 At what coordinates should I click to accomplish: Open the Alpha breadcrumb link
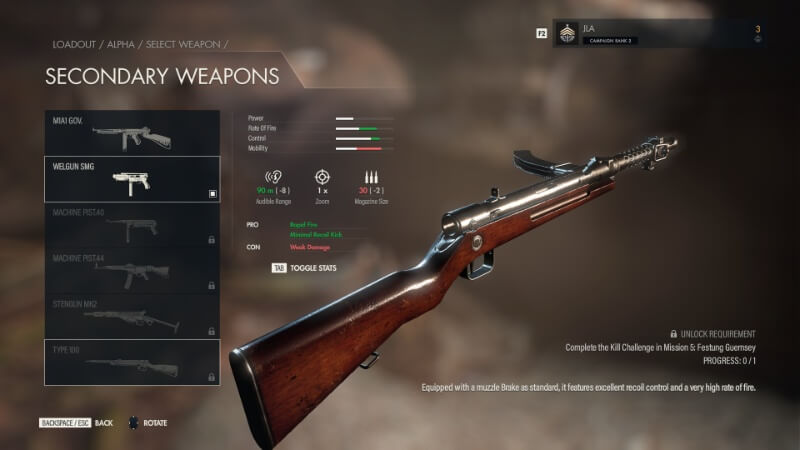(113, 46)
